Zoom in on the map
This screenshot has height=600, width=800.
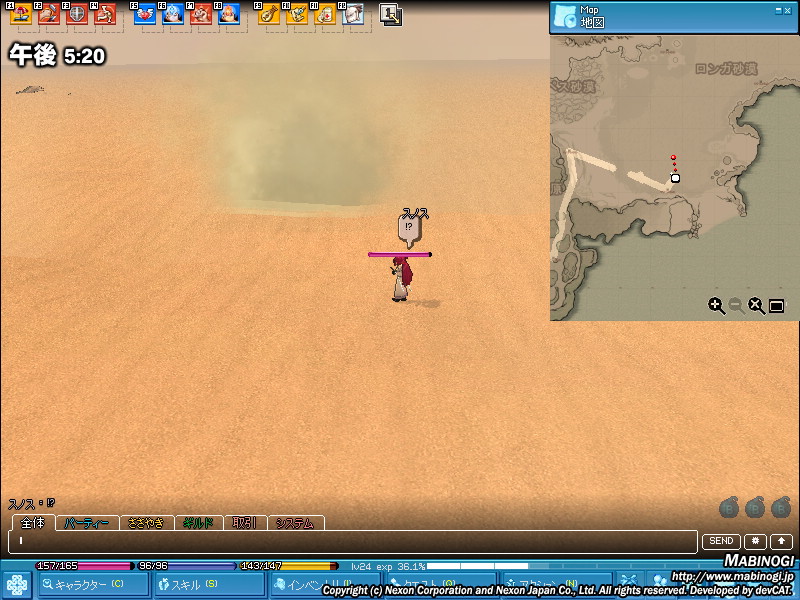pyautogui.click(x=717, y=306)
